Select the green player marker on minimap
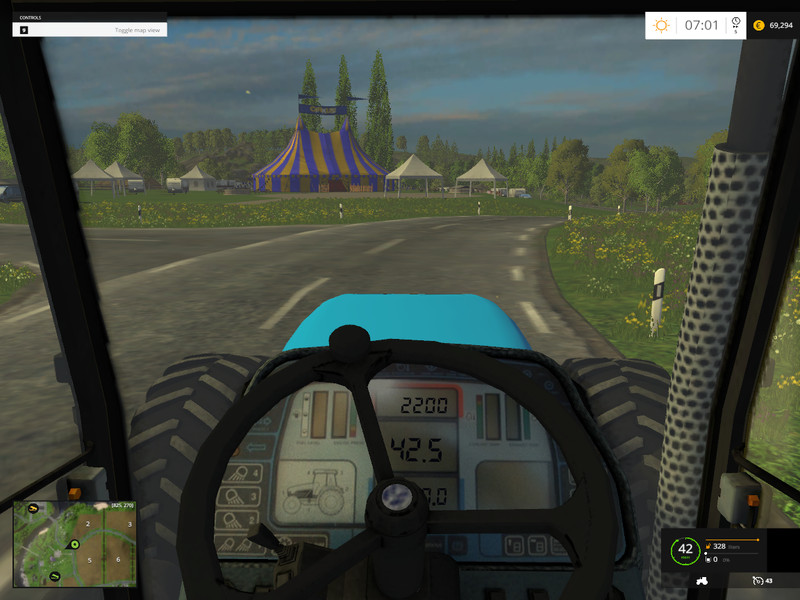The height and width of the screenshot is (600, 800). (x=74, y=544)
